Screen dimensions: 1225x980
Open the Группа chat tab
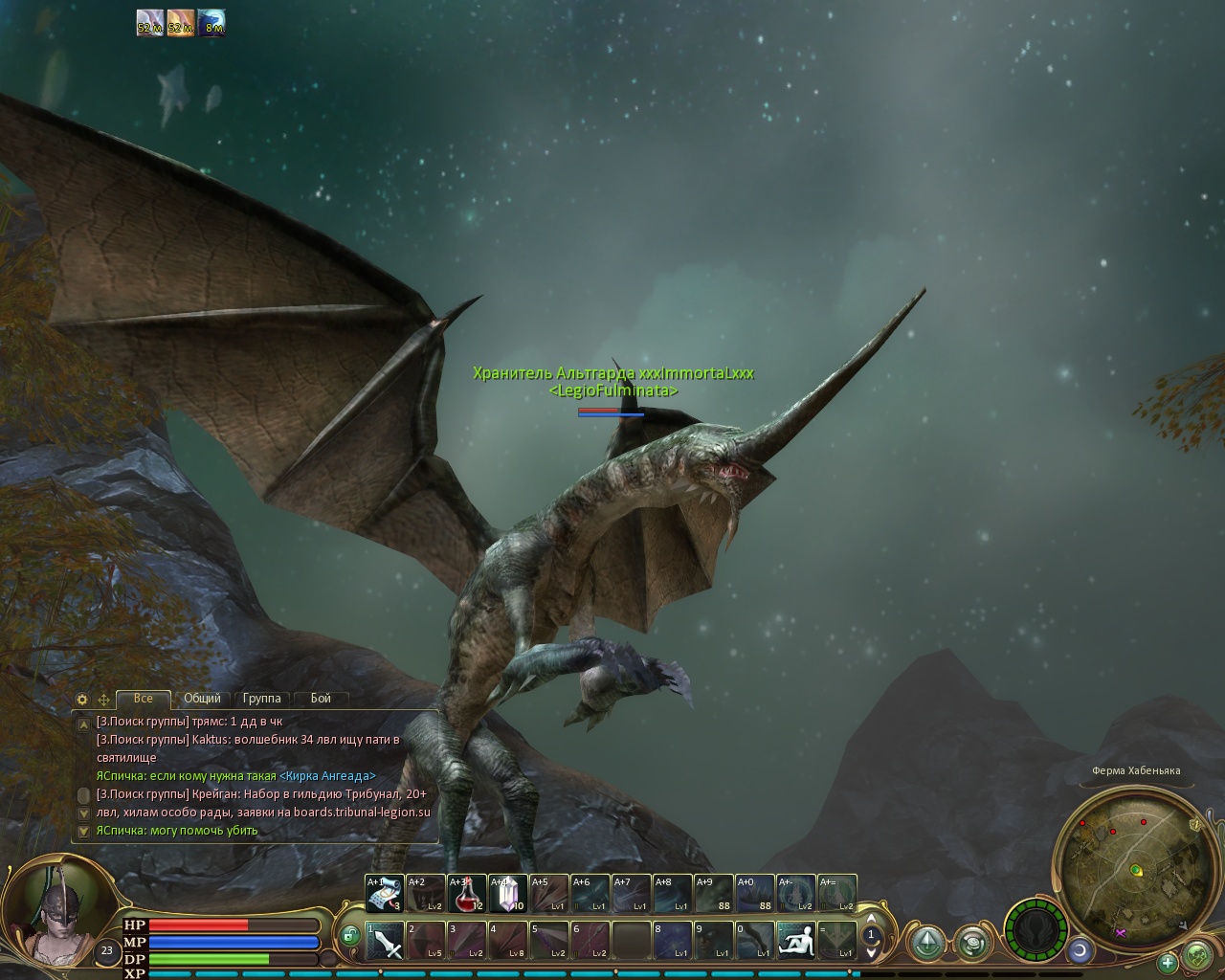(x=261, y=699)
